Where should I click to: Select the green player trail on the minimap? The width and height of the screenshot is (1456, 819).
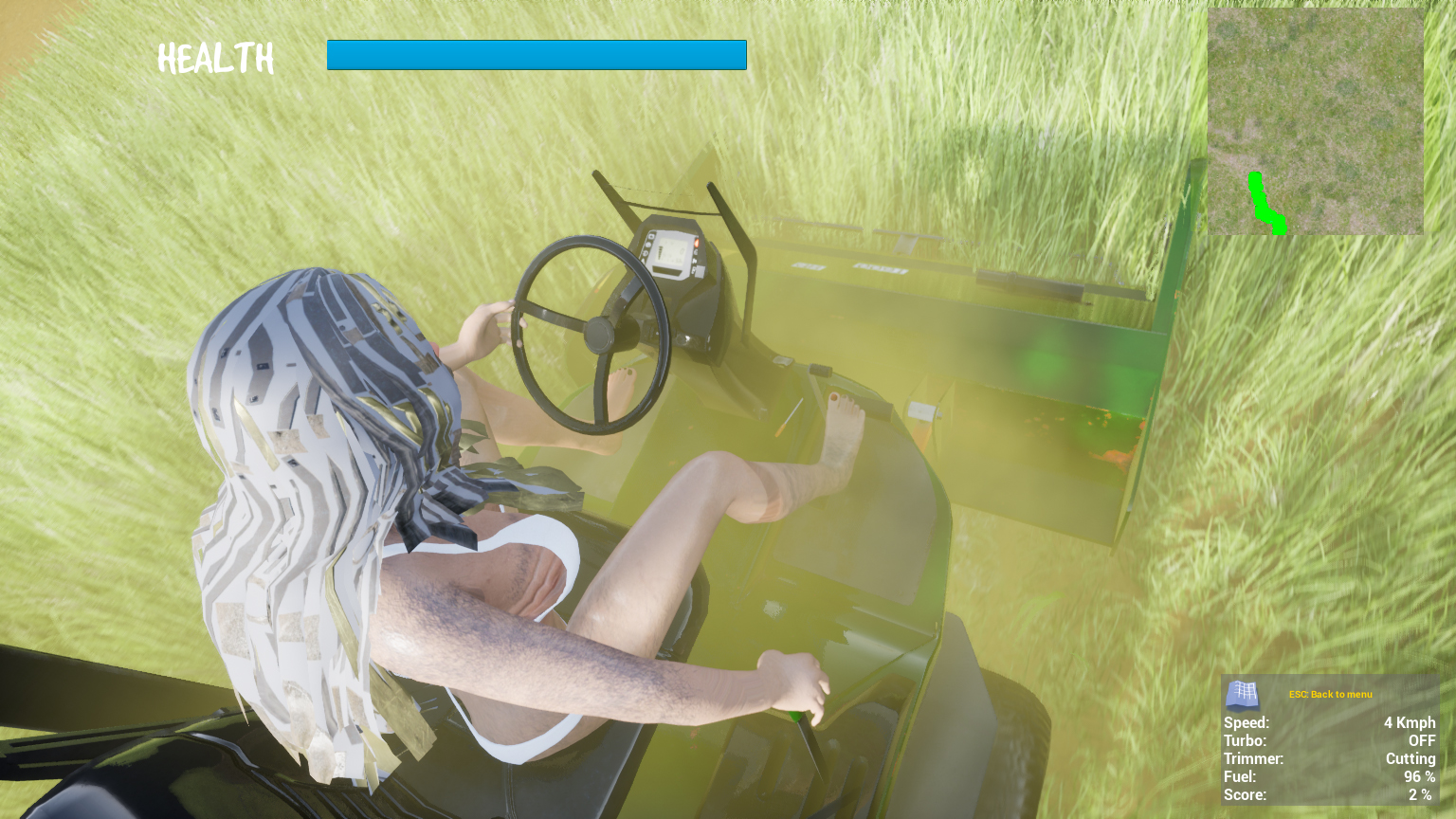[x=1265, y=202]
